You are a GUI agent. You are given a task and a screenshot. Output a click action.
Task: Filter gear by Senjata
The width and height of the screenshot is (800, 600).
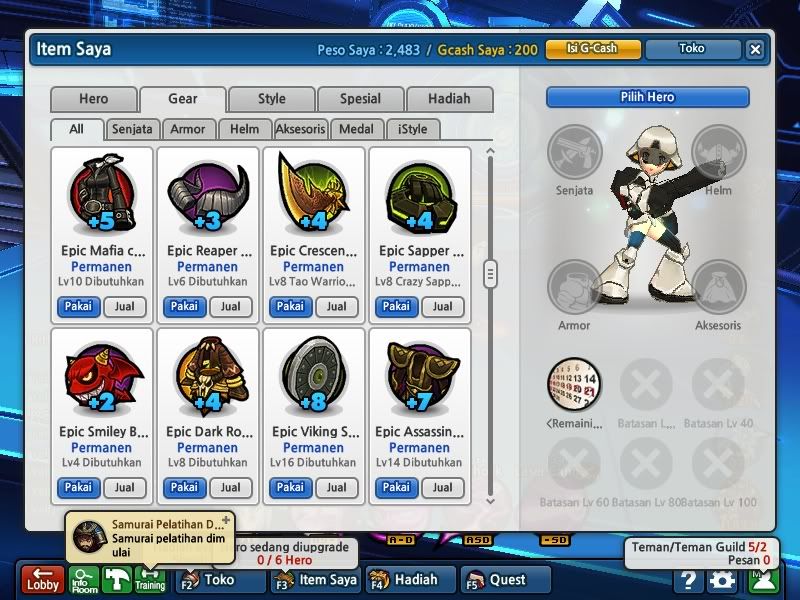[x=132, y=129]
